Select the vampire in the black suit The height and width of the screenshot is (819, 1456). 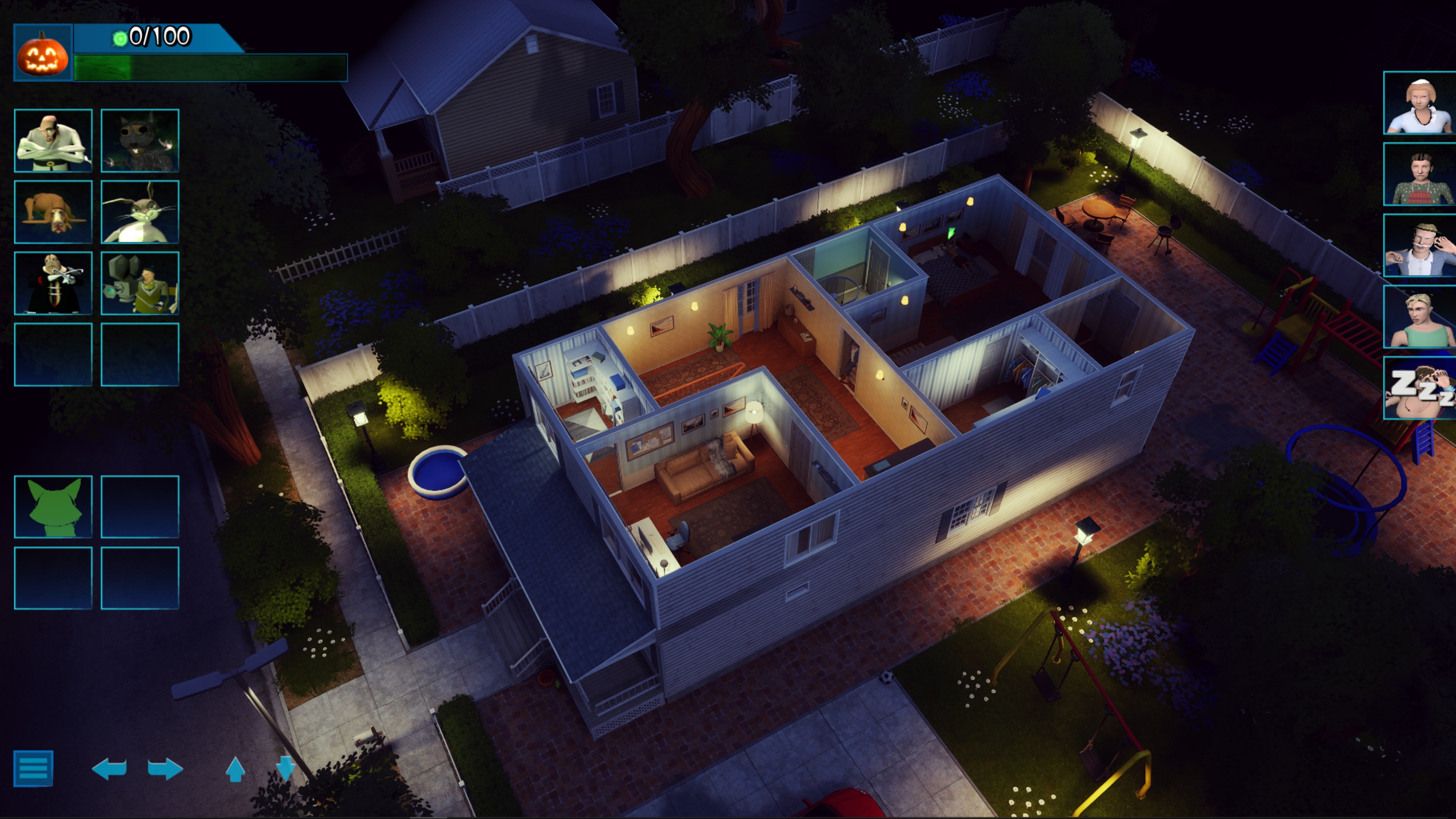pos(53,283)
